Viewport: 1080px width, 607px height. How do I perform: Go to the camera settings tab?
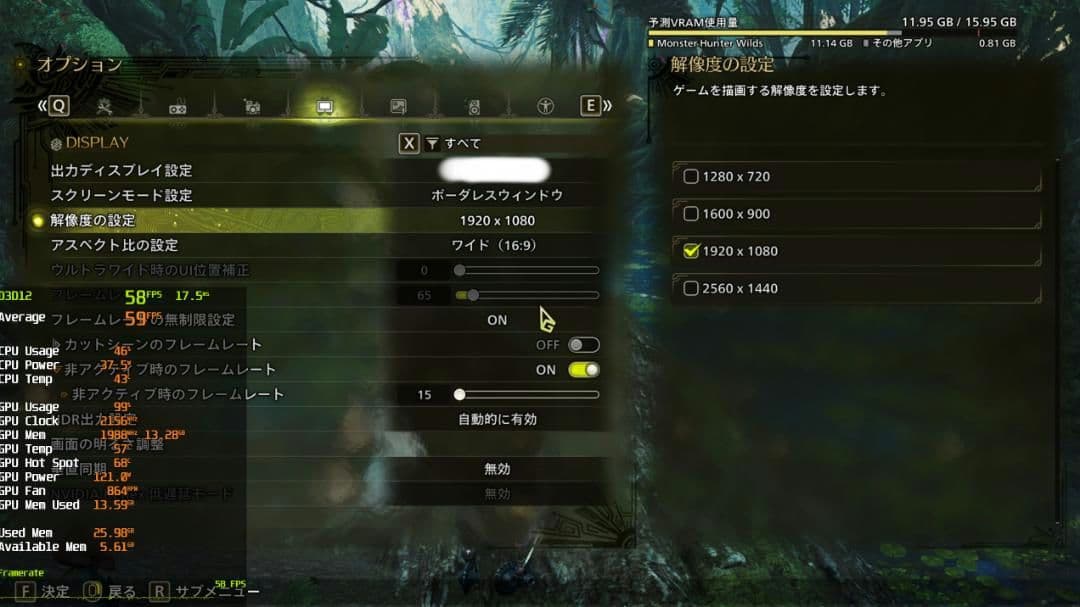pyautogui.click(x=252, y=107)
